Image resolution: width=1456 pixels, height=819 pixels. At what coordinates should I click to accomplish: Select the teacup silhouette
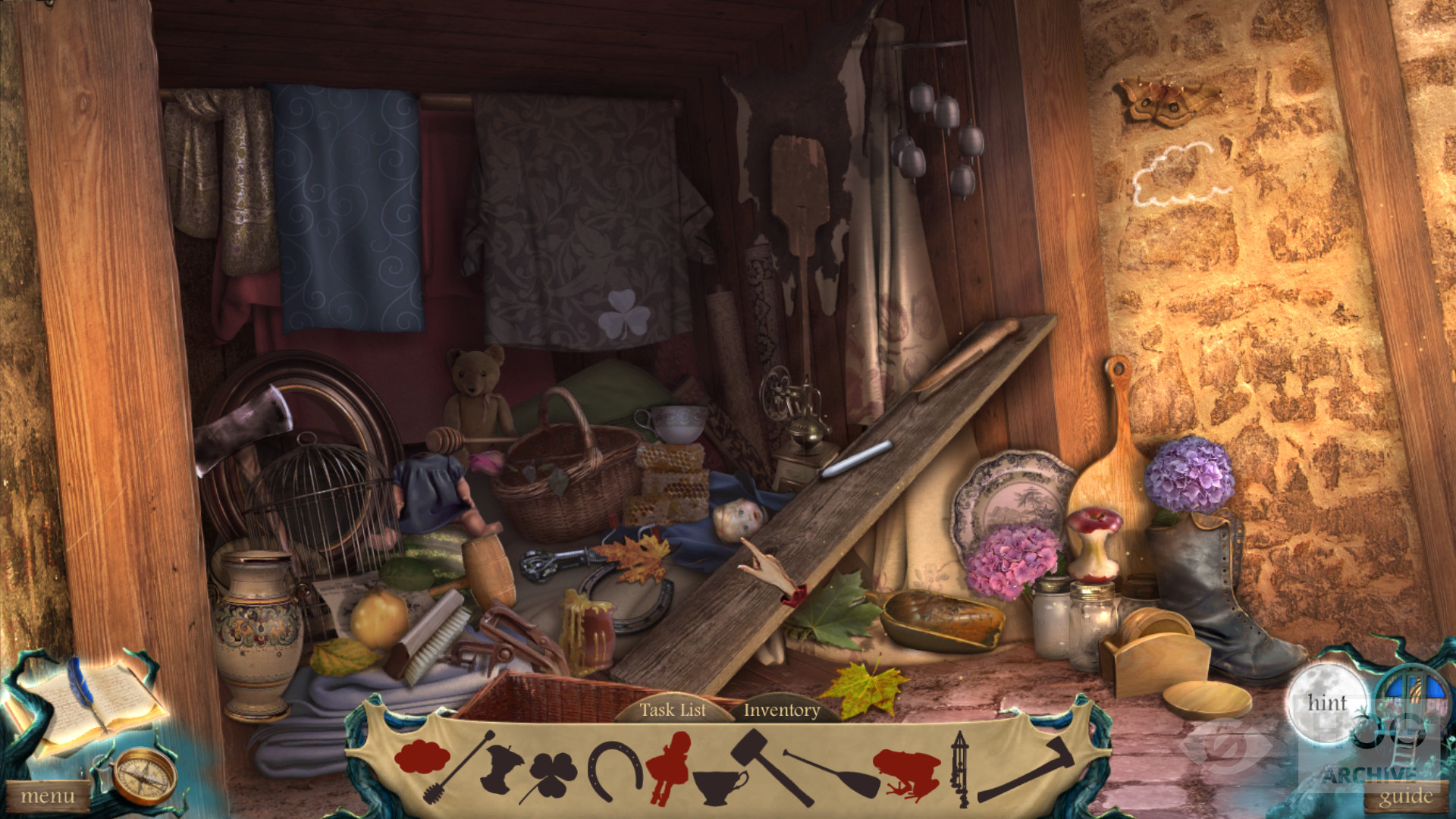(x=719, y=785)
